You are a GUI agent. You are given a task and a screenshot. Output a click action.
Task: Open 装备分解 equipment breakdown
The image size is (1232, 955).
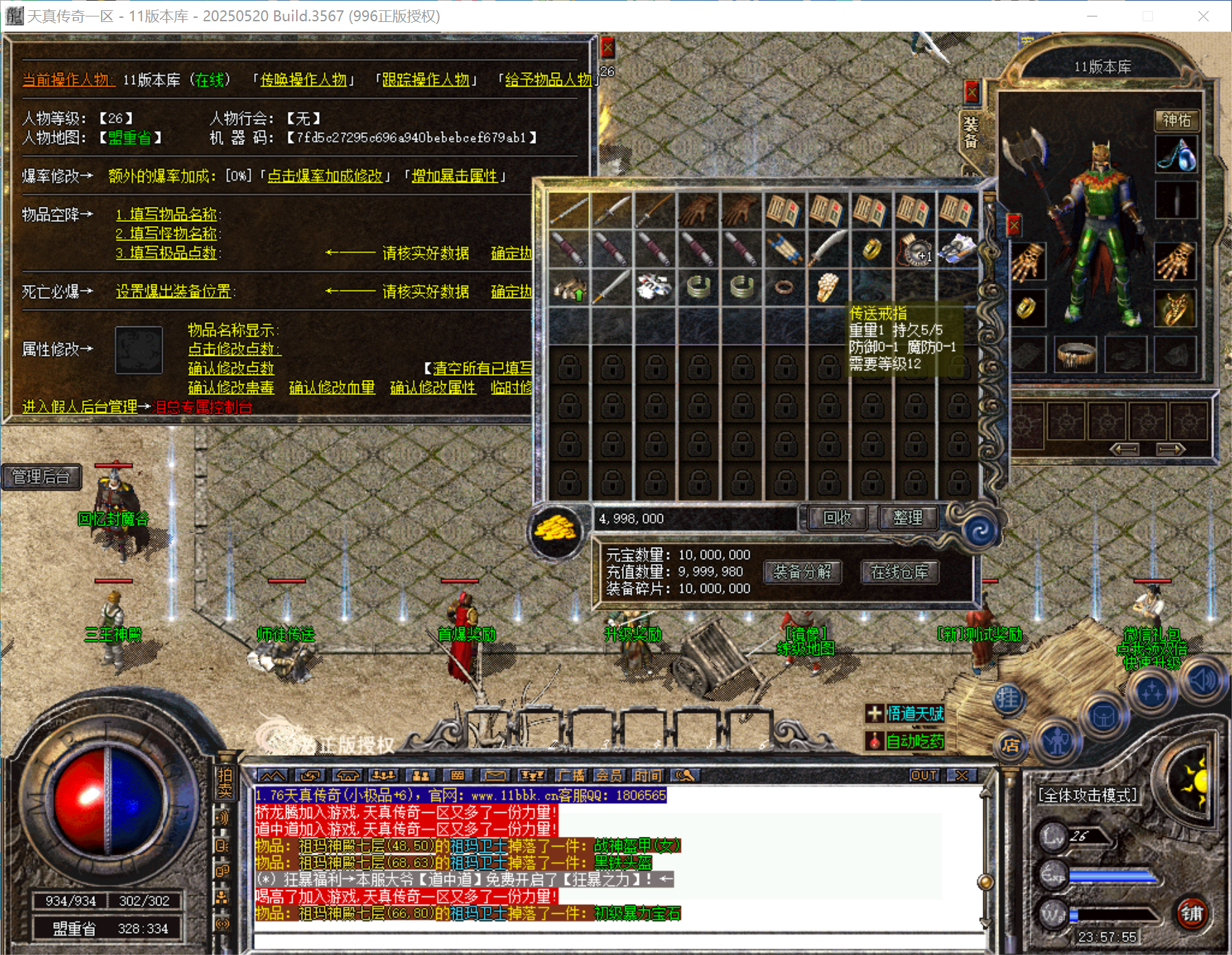(x=802, y=572)
